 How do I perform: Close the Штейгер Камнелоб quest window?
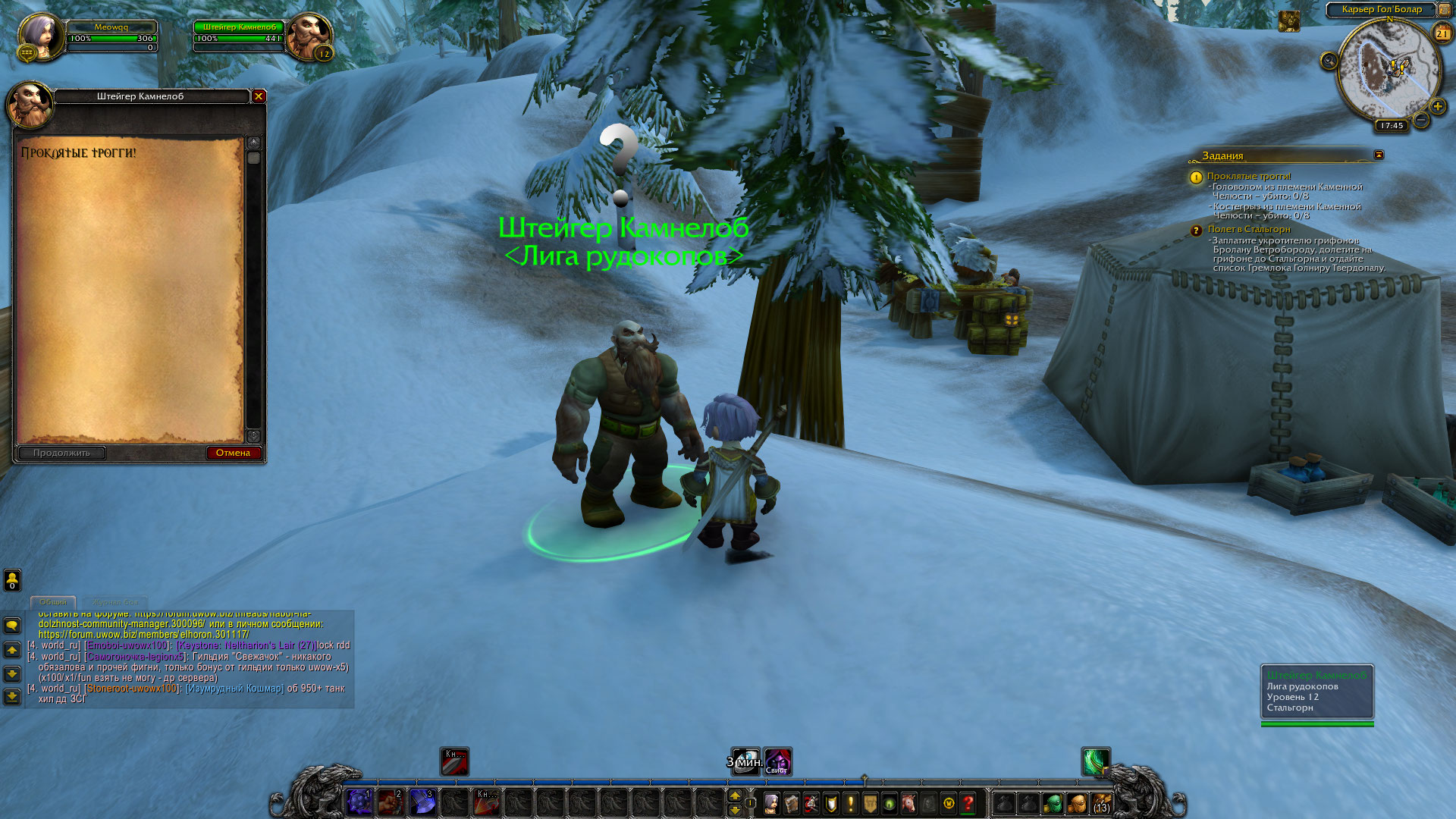tap(259, 96)
